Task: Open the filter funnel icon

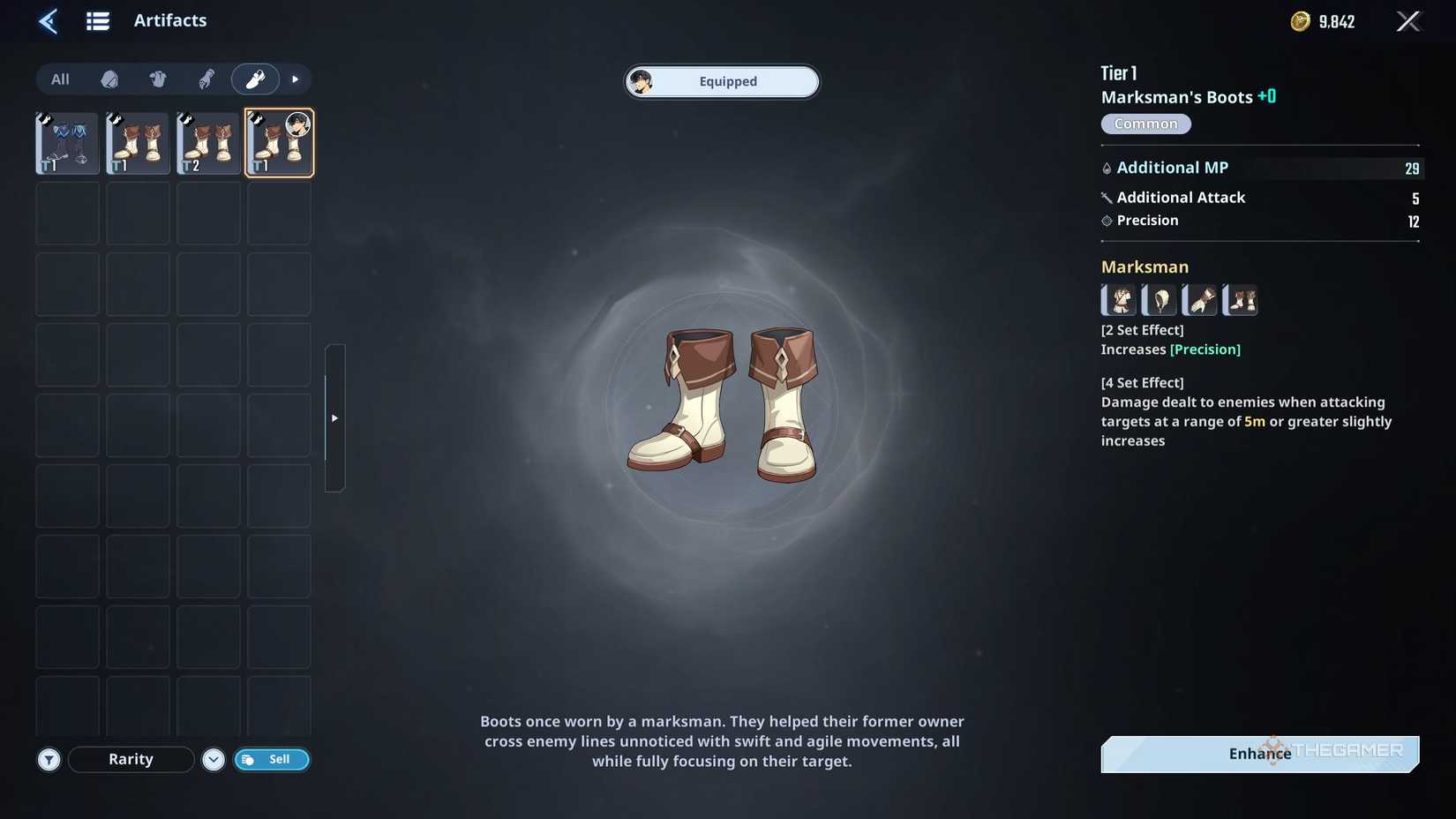Action: click(49, 759)
